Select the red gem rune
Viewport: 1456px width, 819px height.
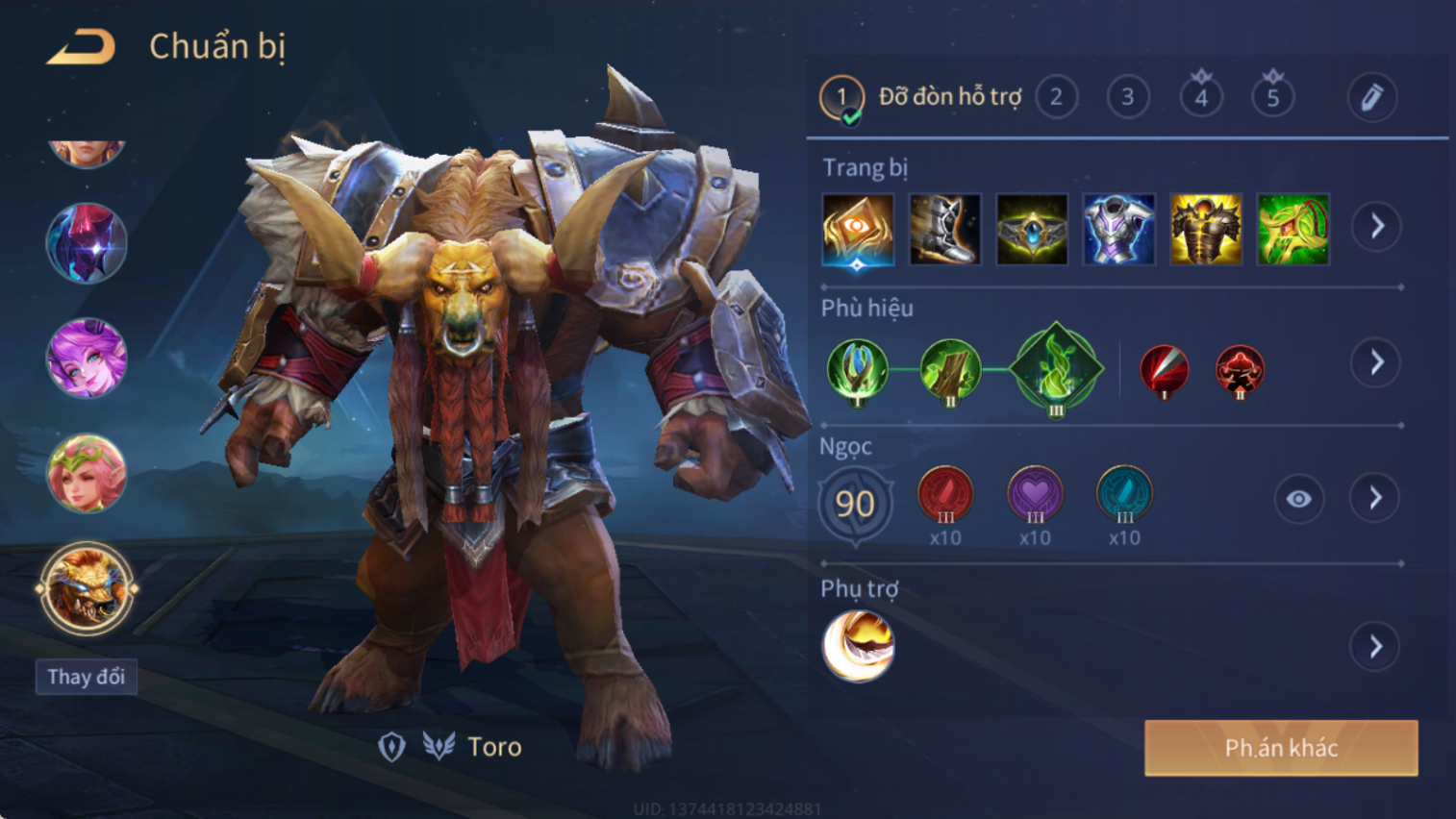945,494
